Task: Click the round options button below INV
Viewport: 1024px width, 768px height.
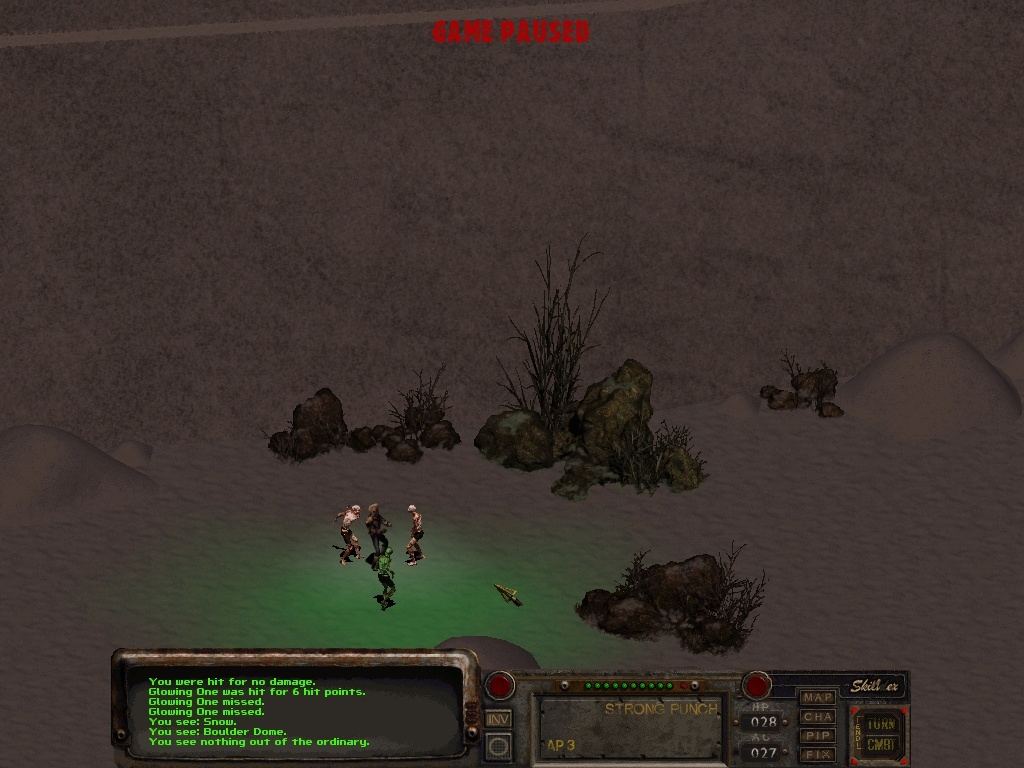Action: click(x=498, y=745)
